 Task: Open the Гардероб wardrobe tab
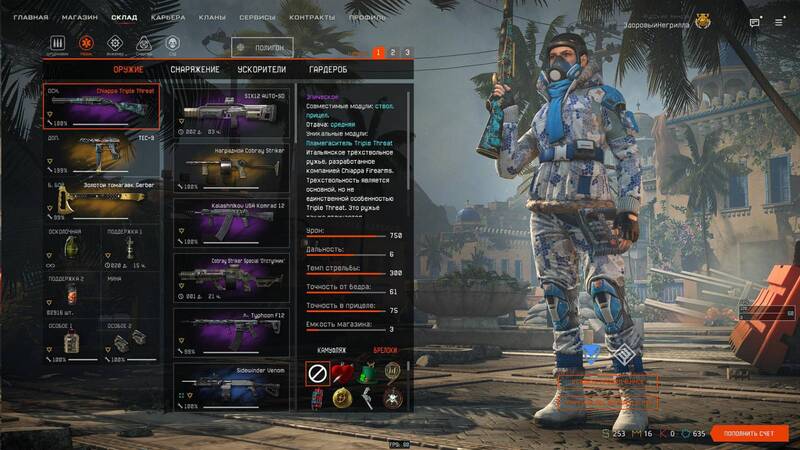click(x=328, y=69)
